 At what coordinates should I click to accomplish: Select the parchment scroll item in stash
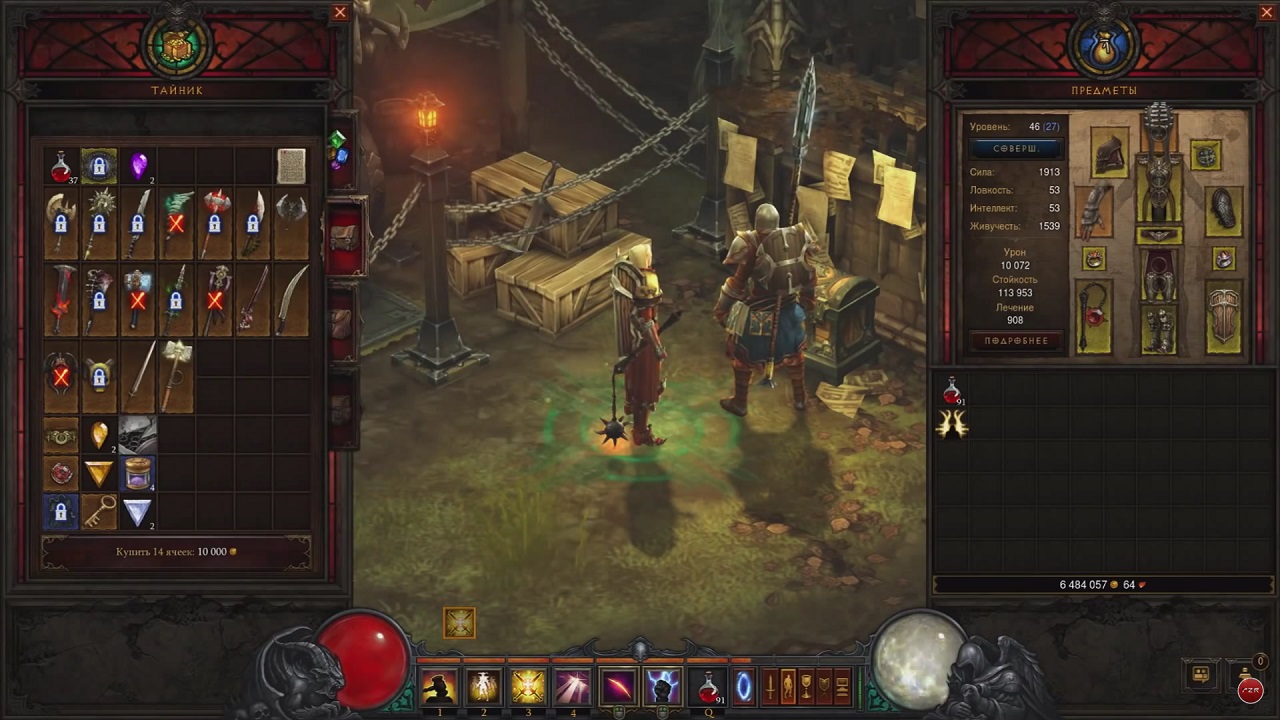[x=291, y=166]
